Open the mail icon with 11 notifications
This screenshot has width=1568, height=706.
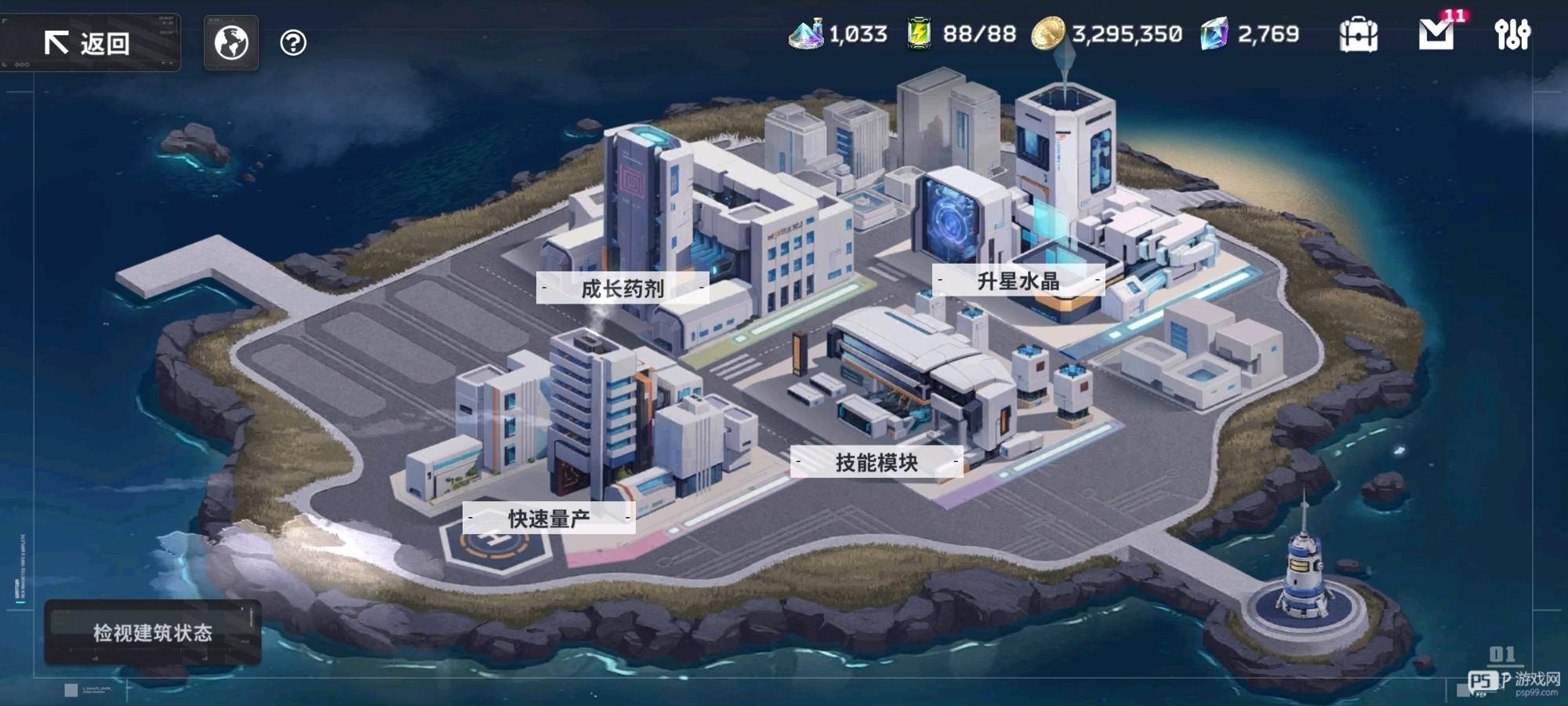point(1436,35)
